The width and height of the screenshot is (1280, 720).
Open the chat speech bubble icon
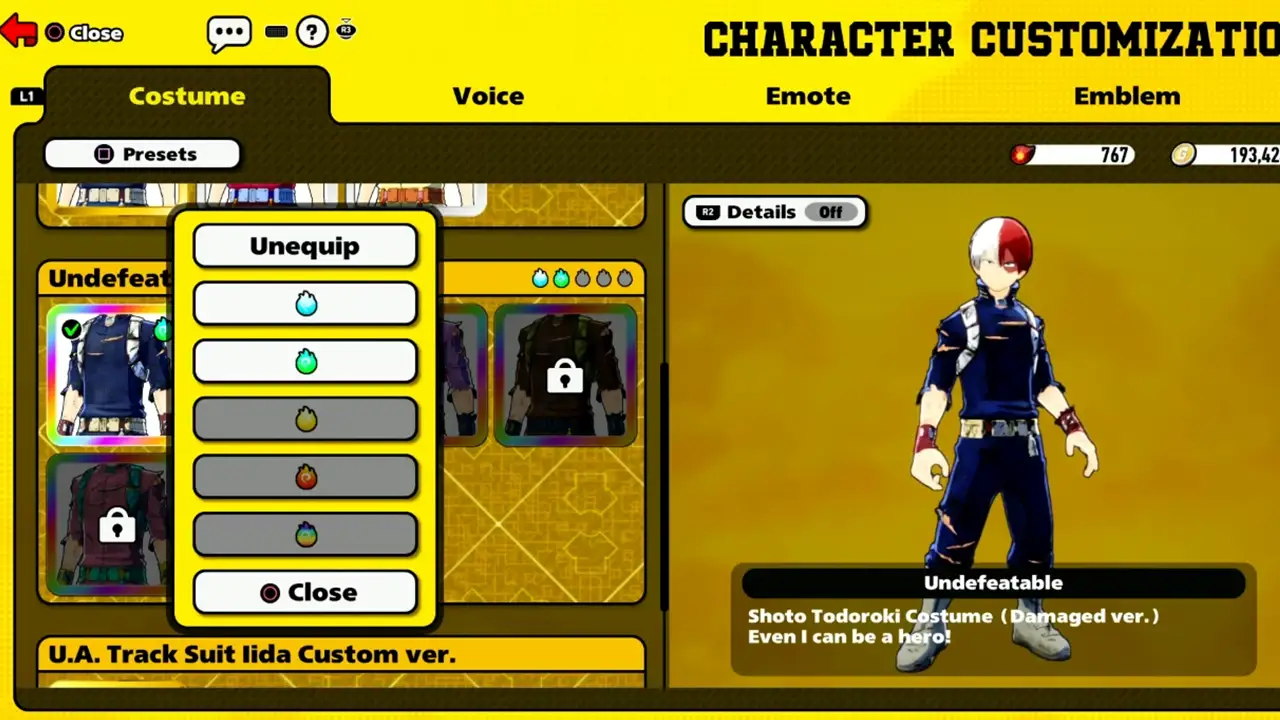coord(229,31)
